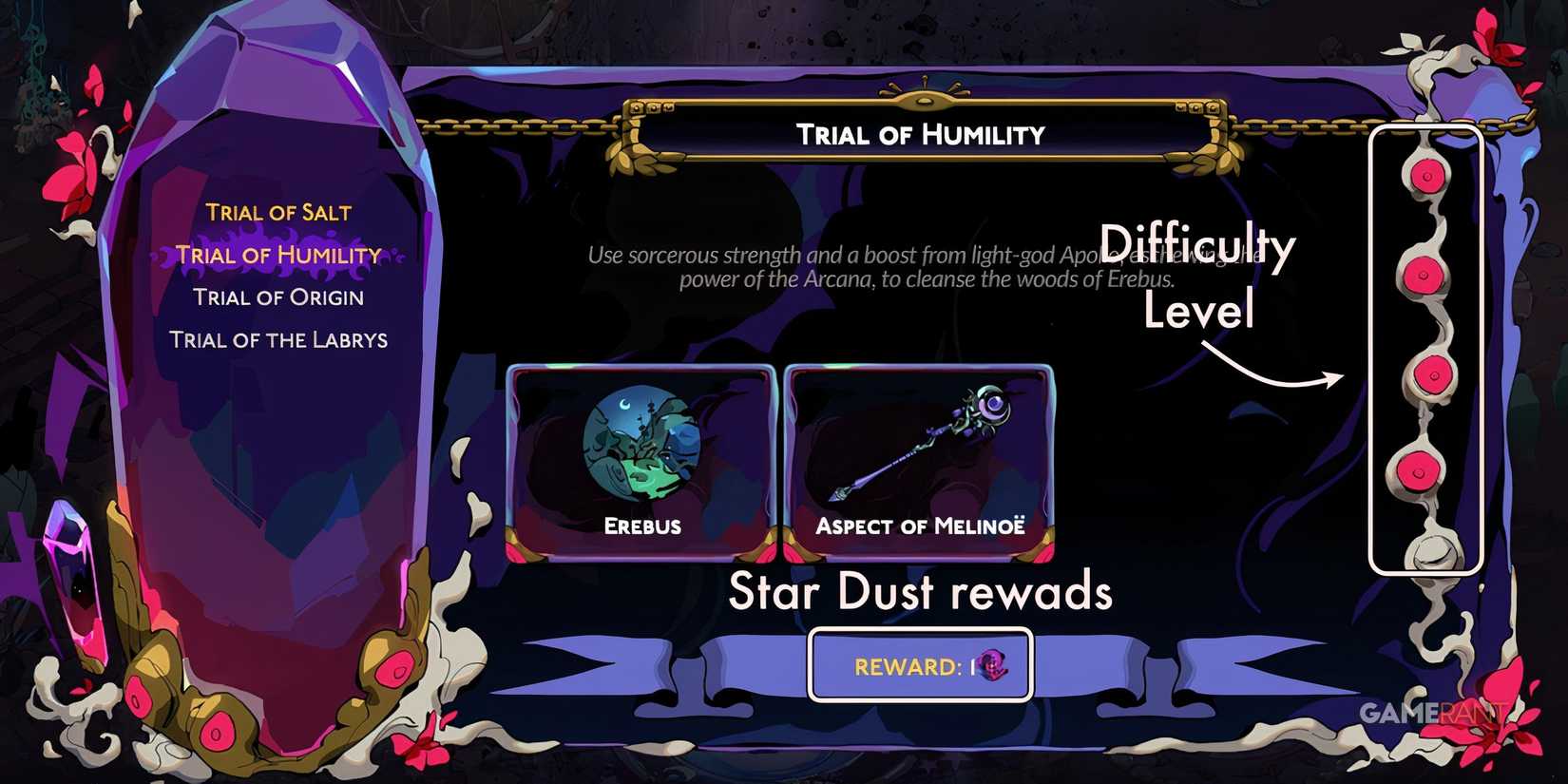Click the topmost red difficulty pip

point(1426,176)
